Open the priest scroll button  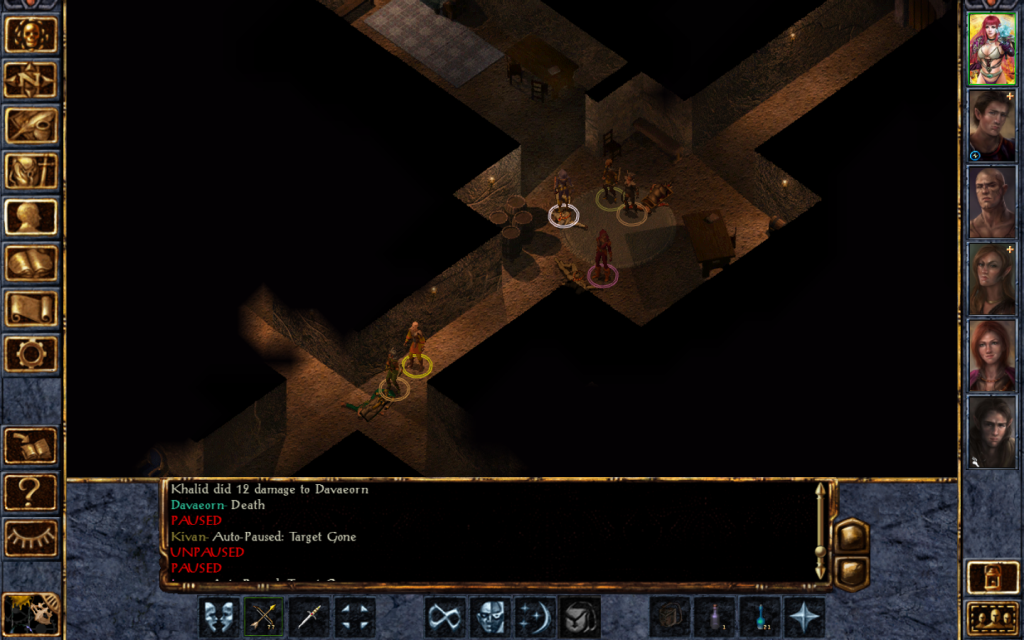point(30,308)
